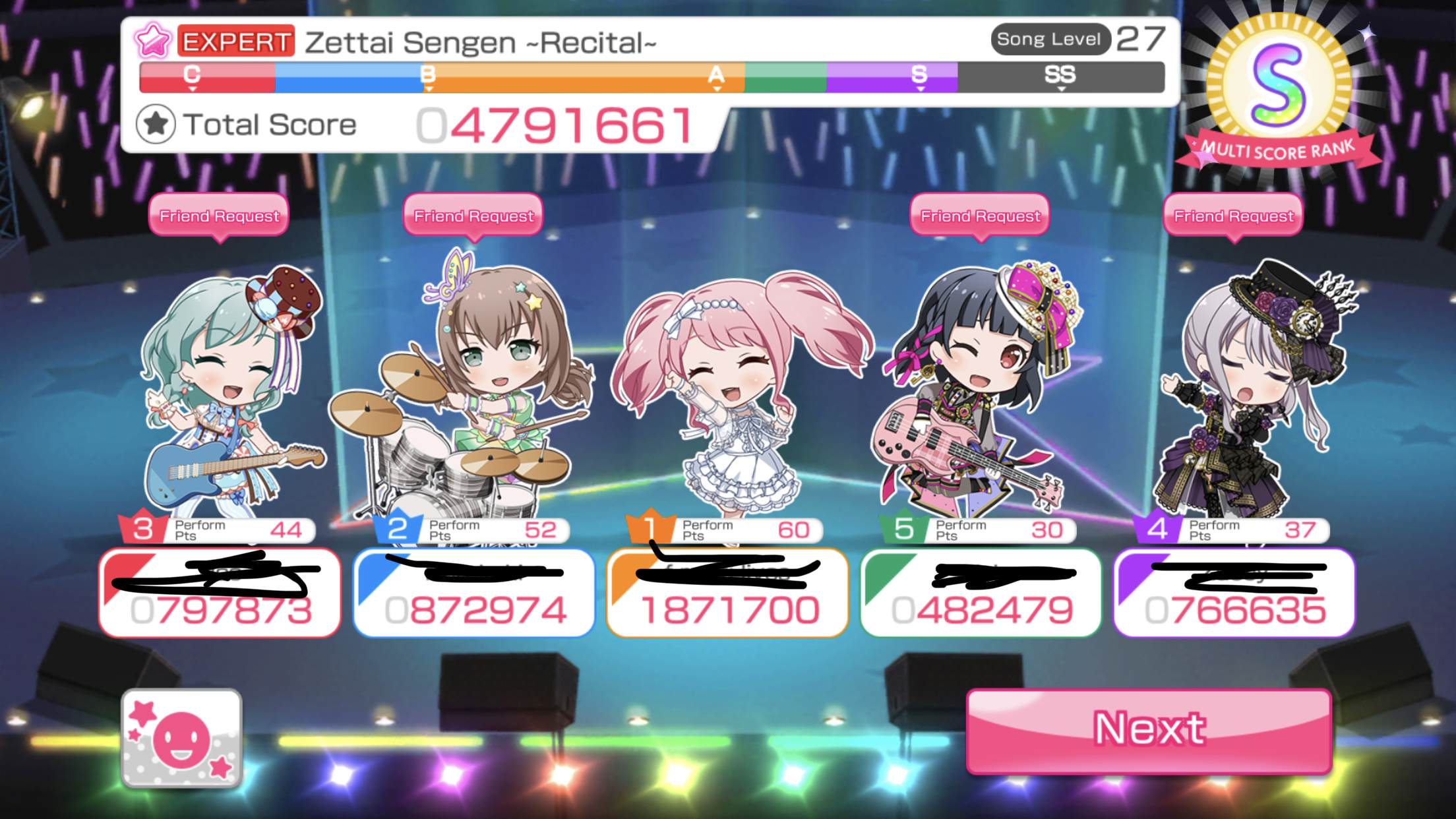Open the smiley face stamp menu
Image resolution: width=1456 pixels, height=819 pixels.
click(x=182, y=738)
